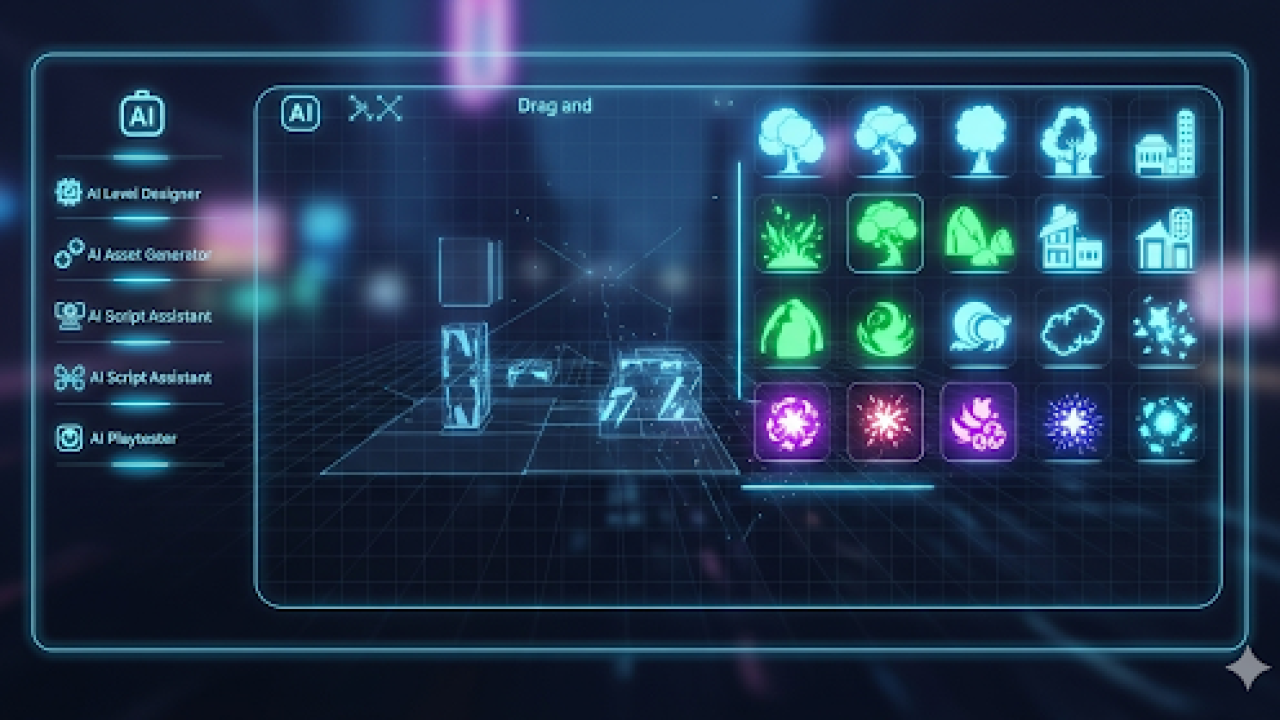
Task: Select the green tree asset
Action: [x=885, y=234]
